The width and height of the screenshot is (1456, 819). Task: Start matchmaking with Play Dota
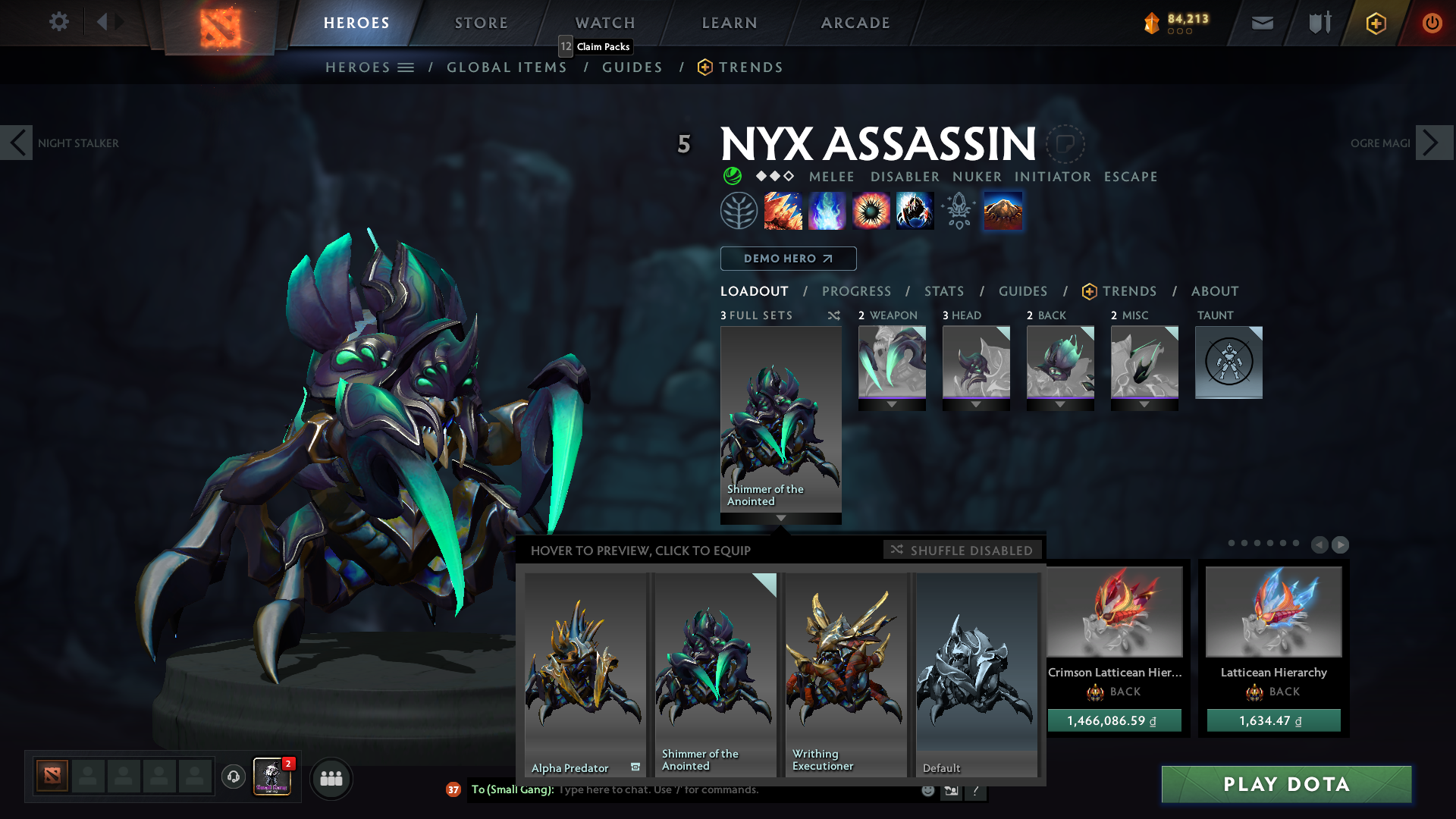click(x=1286, y=784)
